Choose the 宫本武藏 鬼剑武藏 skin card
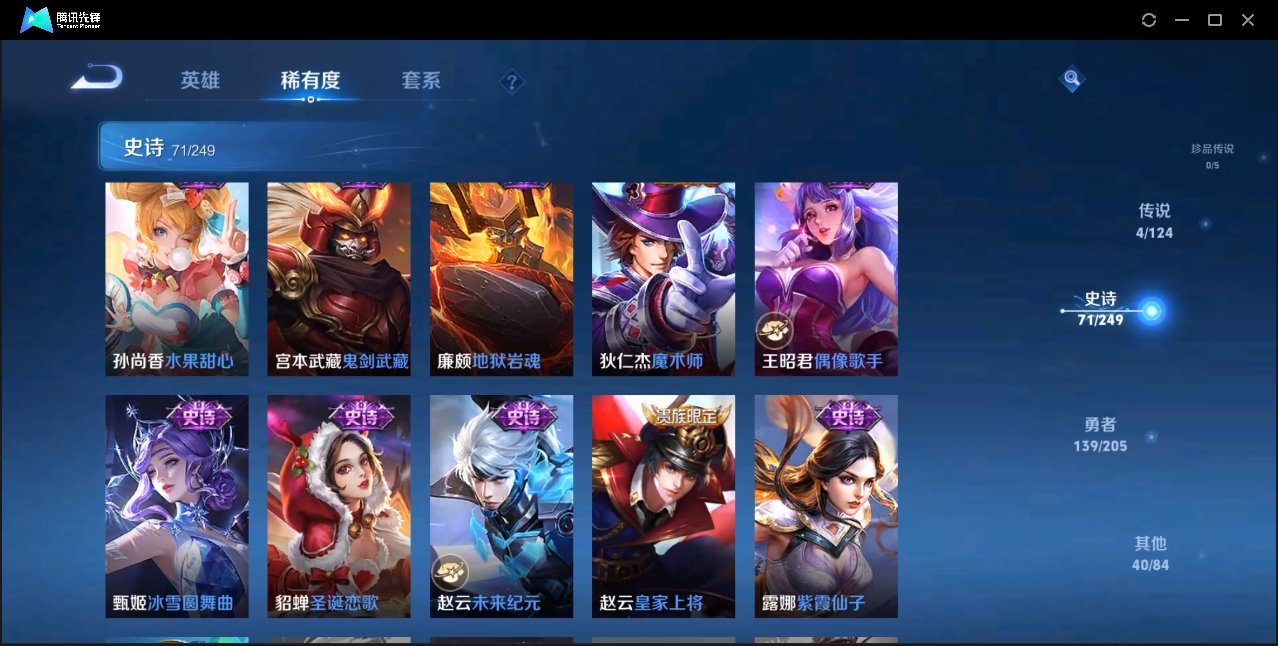 [339, 279]
